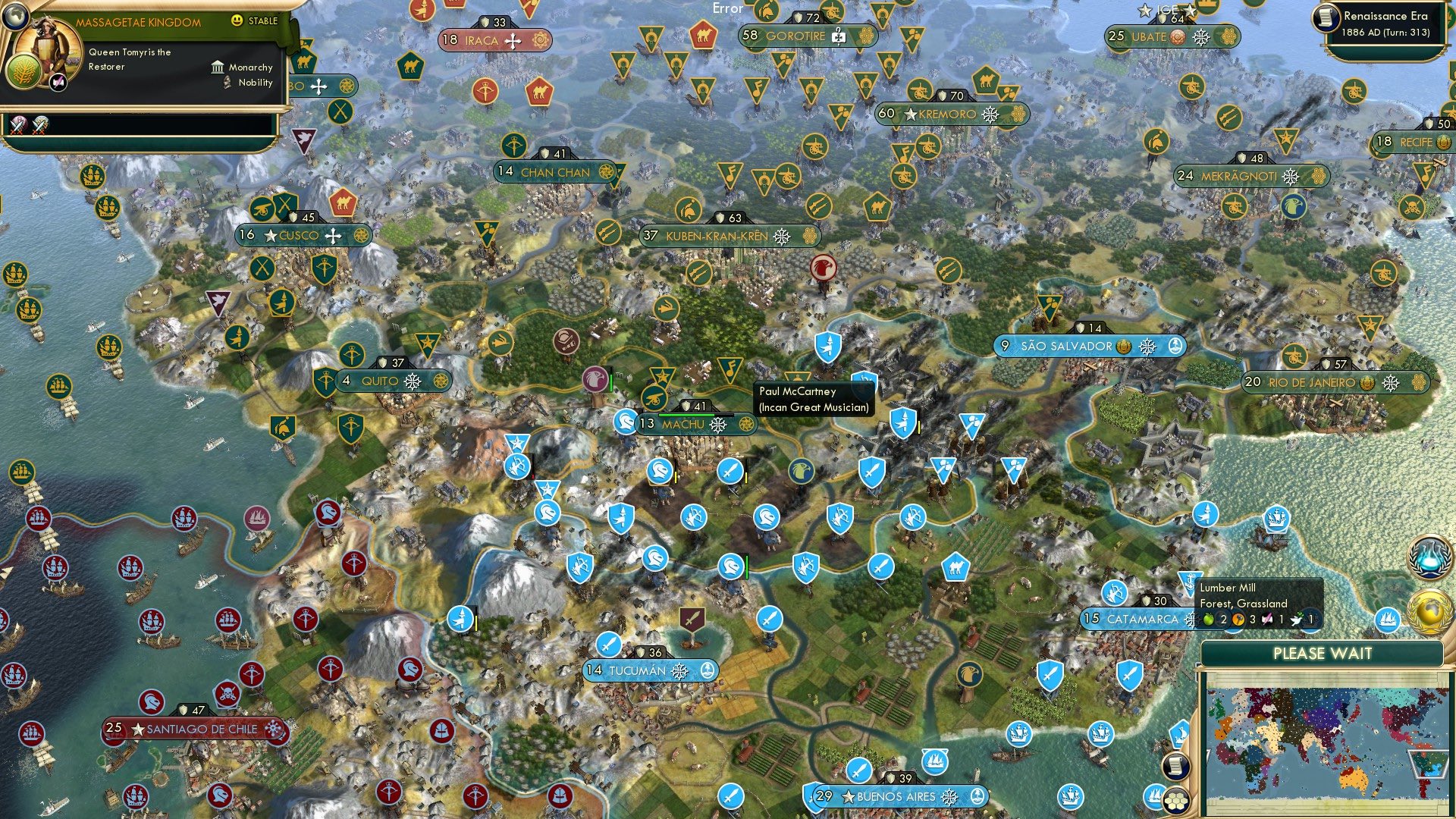
Task: Click the STABLE happiness smiley indicator
Action: point(237,20)
